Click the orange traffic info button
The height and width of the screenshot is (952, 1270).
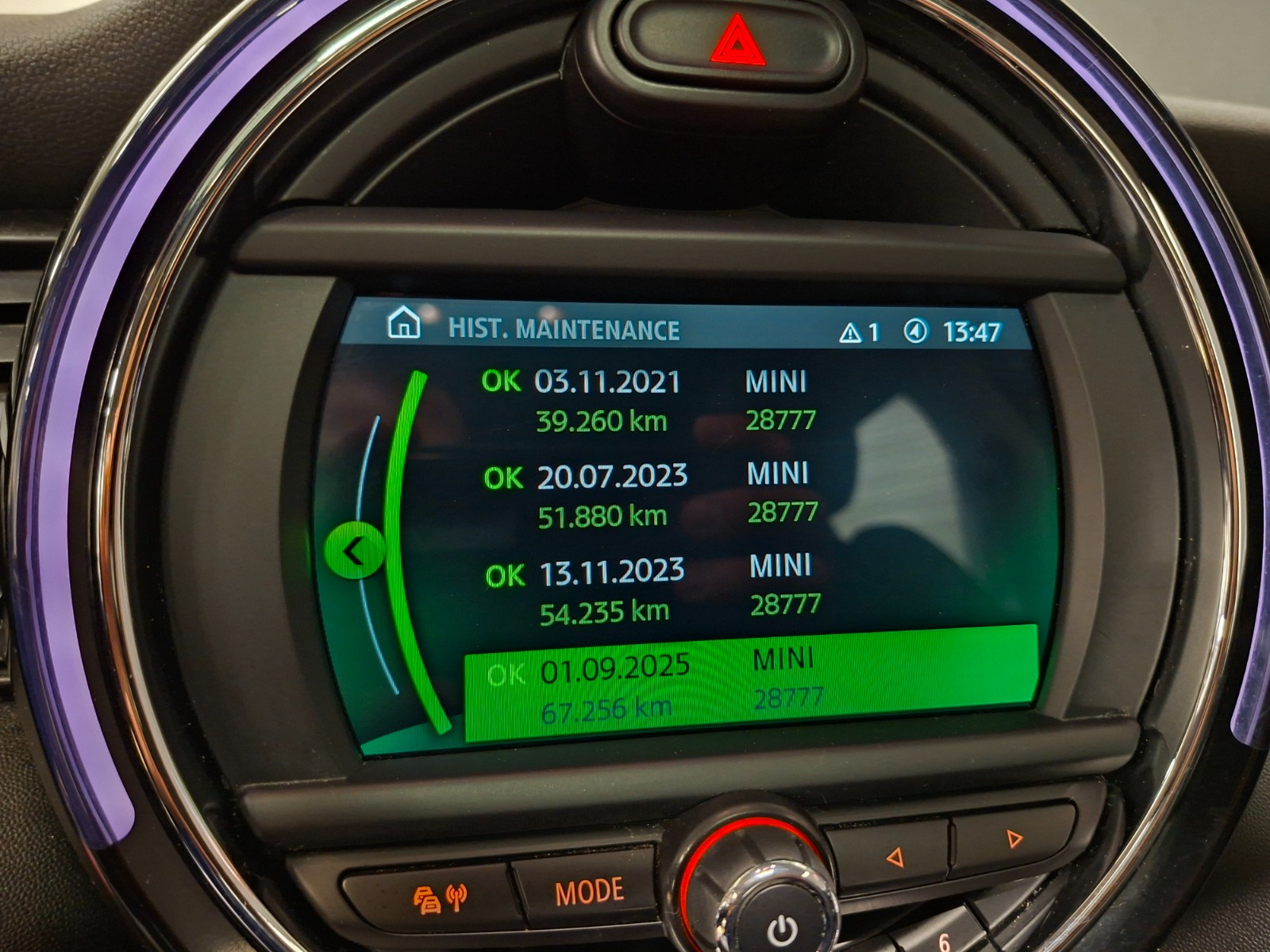pos(441,898)
